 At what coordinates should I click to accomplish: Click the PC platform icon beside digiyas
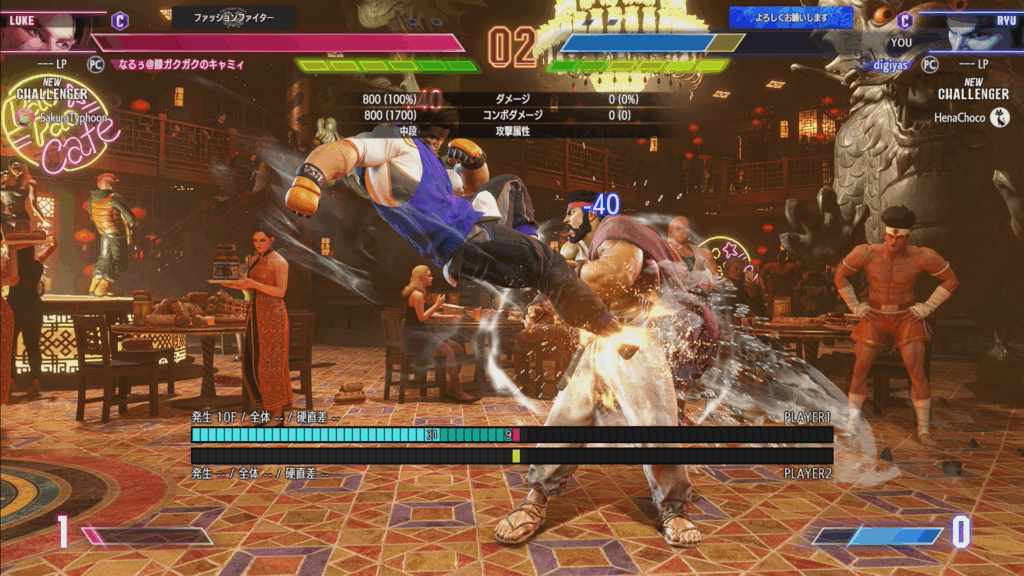click(x=929, y=64)
